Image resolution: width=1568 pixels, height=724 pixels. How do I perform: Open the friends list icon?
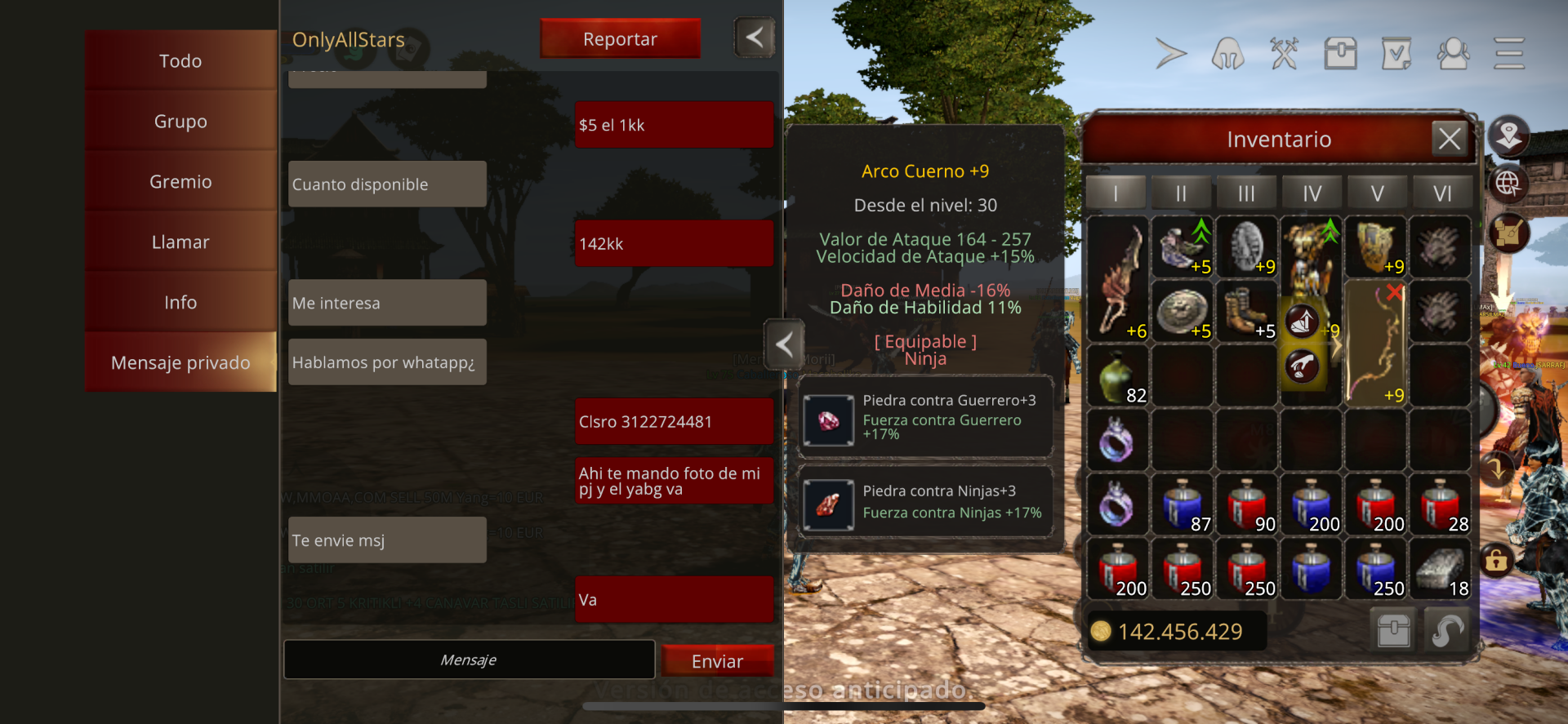pyautogui.click(x=1453, y=54)
